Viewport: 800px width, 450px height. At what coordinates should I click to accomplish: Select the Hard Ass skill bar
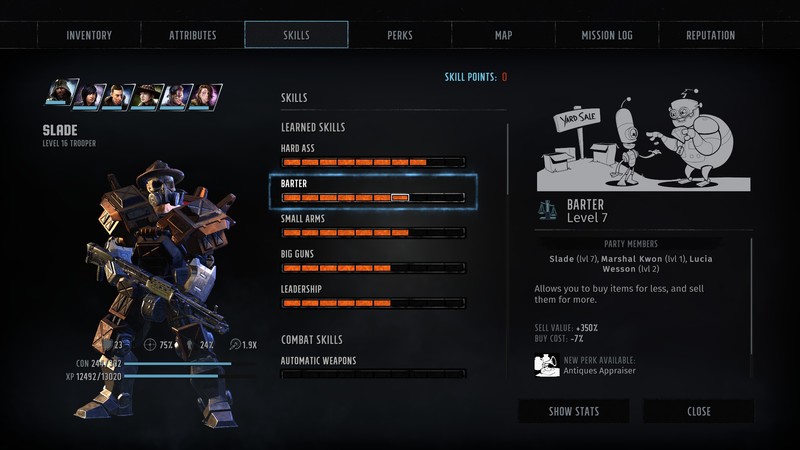pos(373,162)
